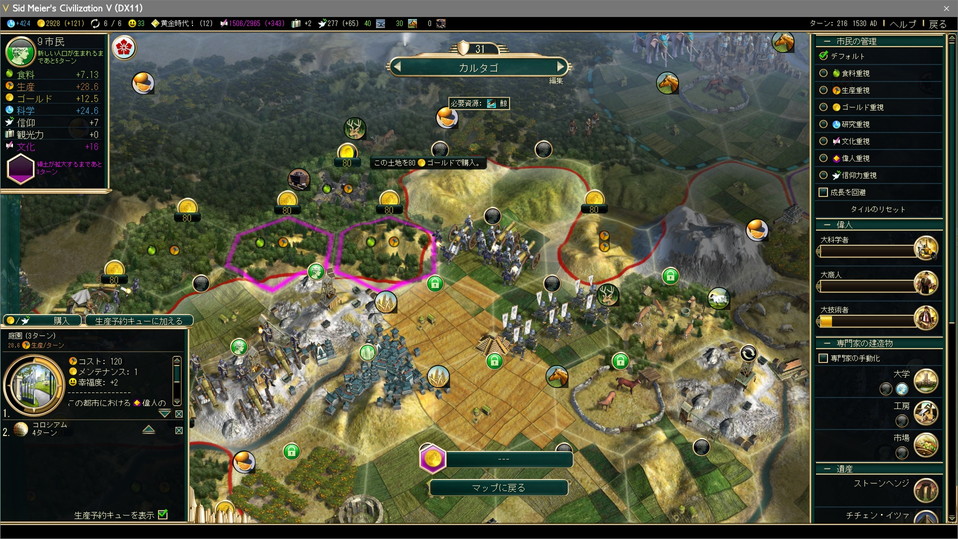Click the 大学 university building icon
The height and width of the screenshot is (539, 958).
[925, 381]
